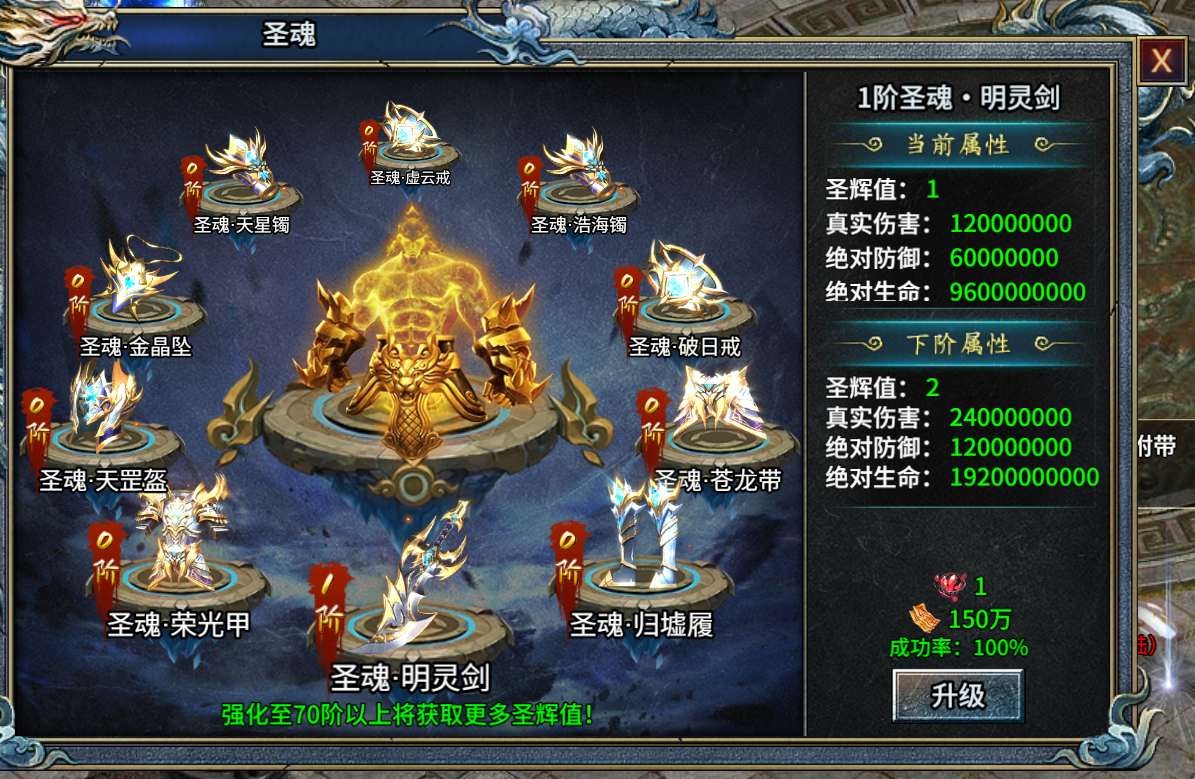
Task: Close the 圣魂 panel with the X
Action: (1160, 62)
